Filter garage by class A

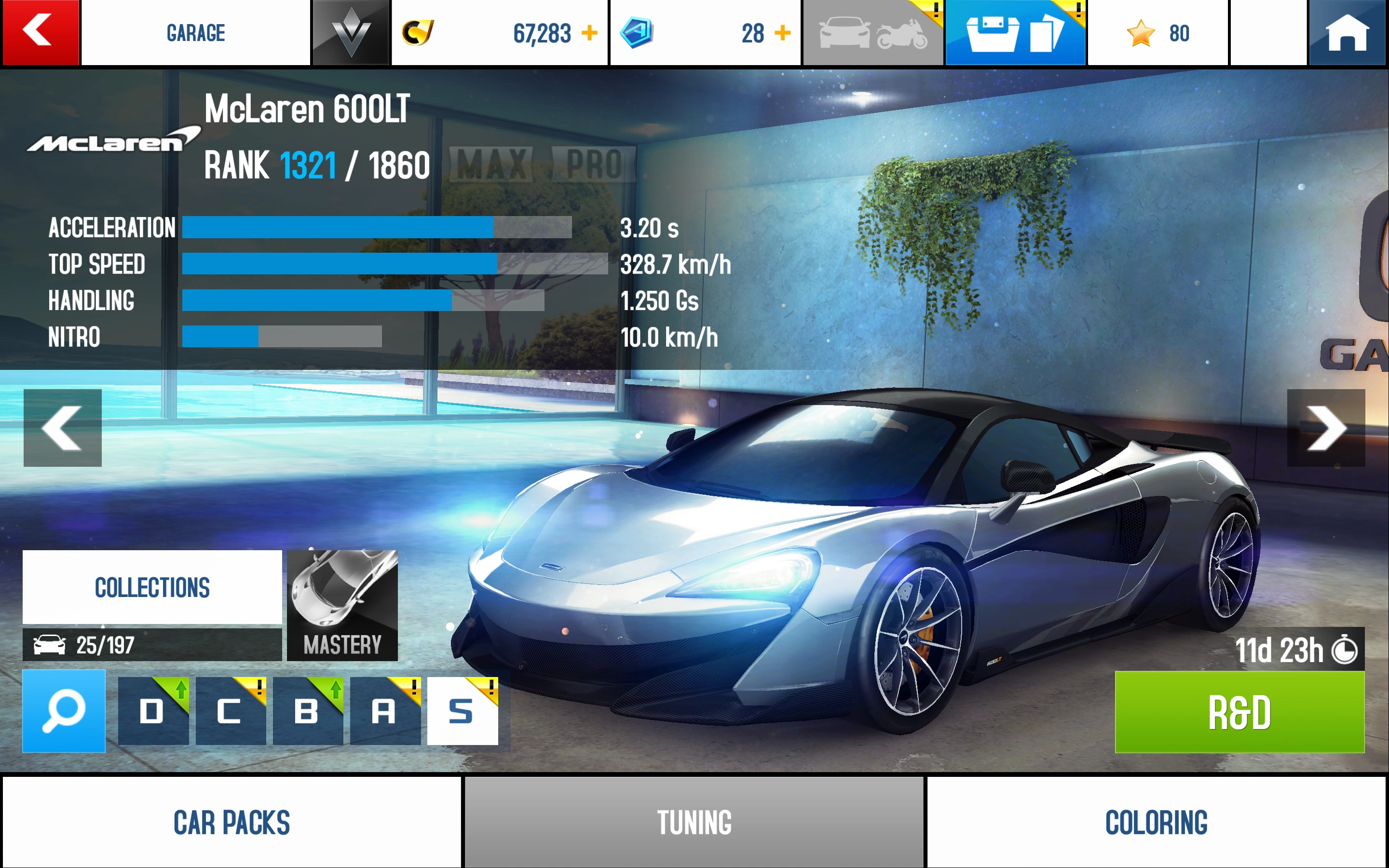[384, 711]
